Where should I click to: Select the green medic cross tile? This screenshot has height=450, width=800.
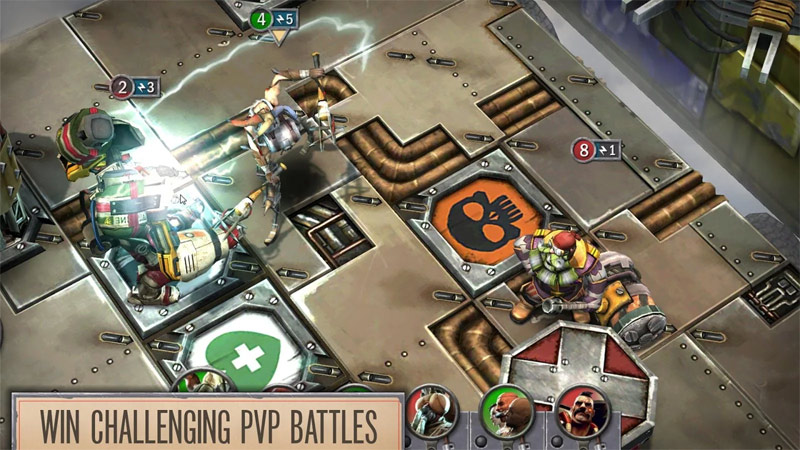click(238, 356)
